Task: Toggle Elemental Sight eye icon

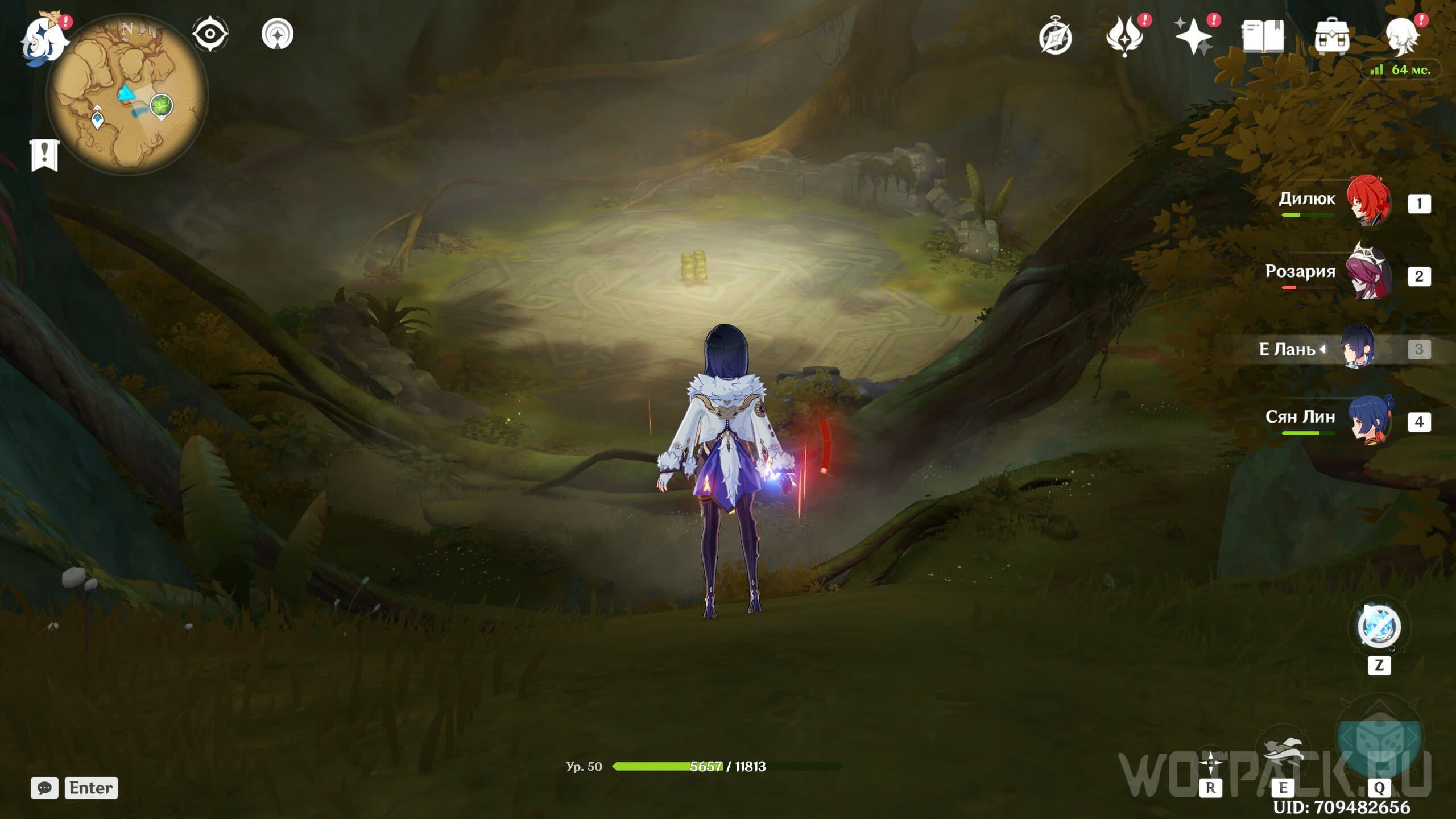Action: 210,34
